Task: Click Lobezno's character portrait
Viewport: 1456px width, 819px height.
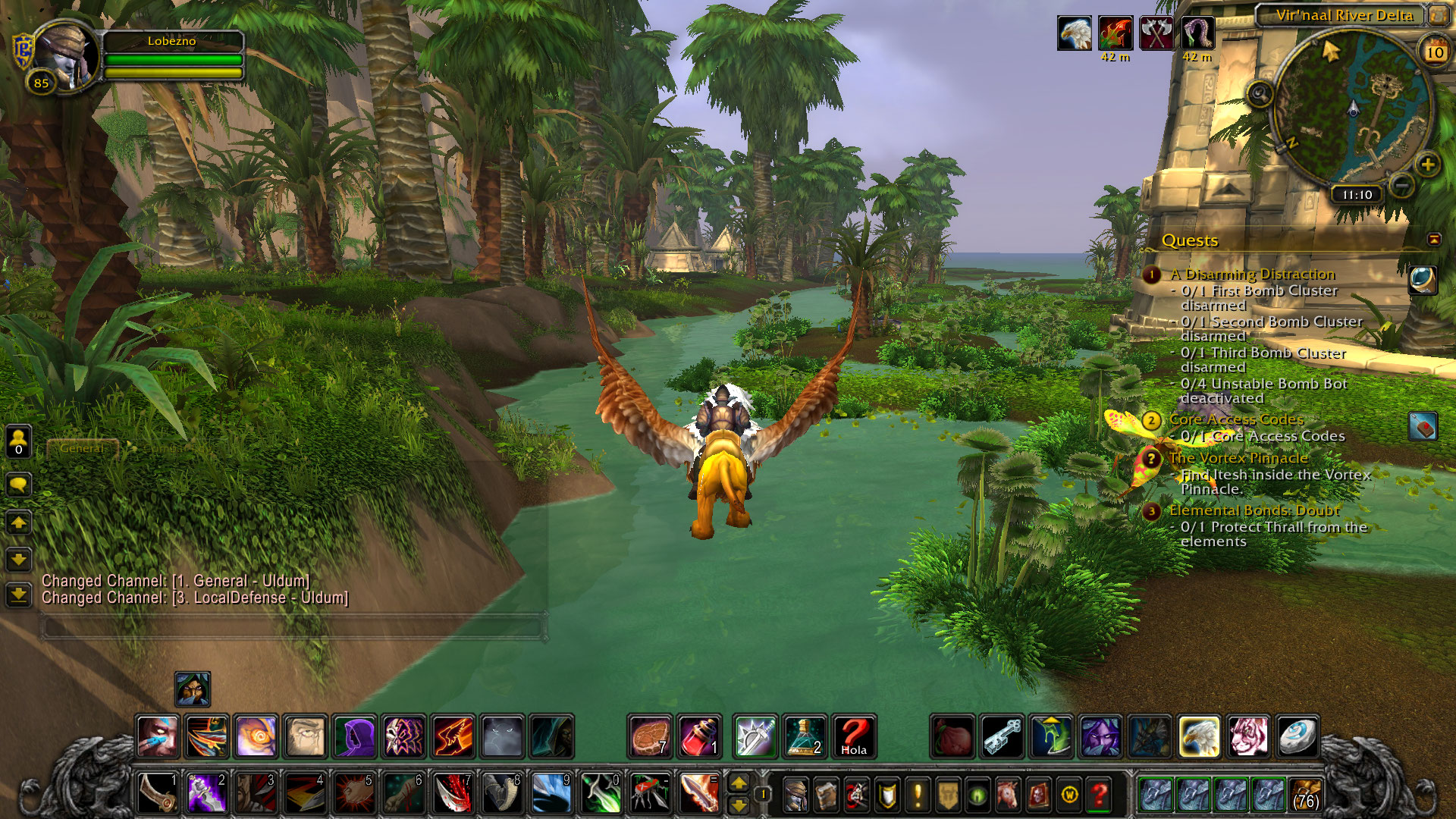Action: pyautogui.click(x=65, y=55)
